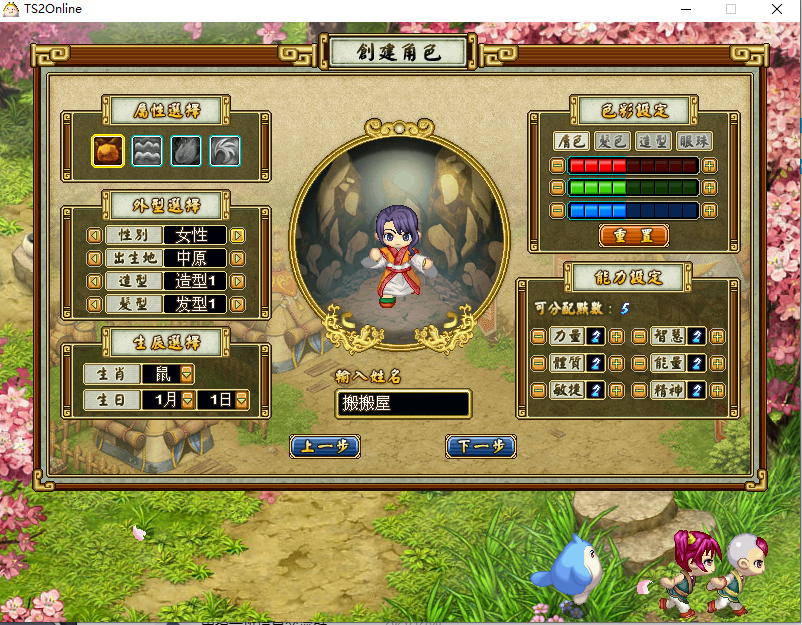
Task: Add a point to 力量 strength
Action: click(x=616, y=337)
